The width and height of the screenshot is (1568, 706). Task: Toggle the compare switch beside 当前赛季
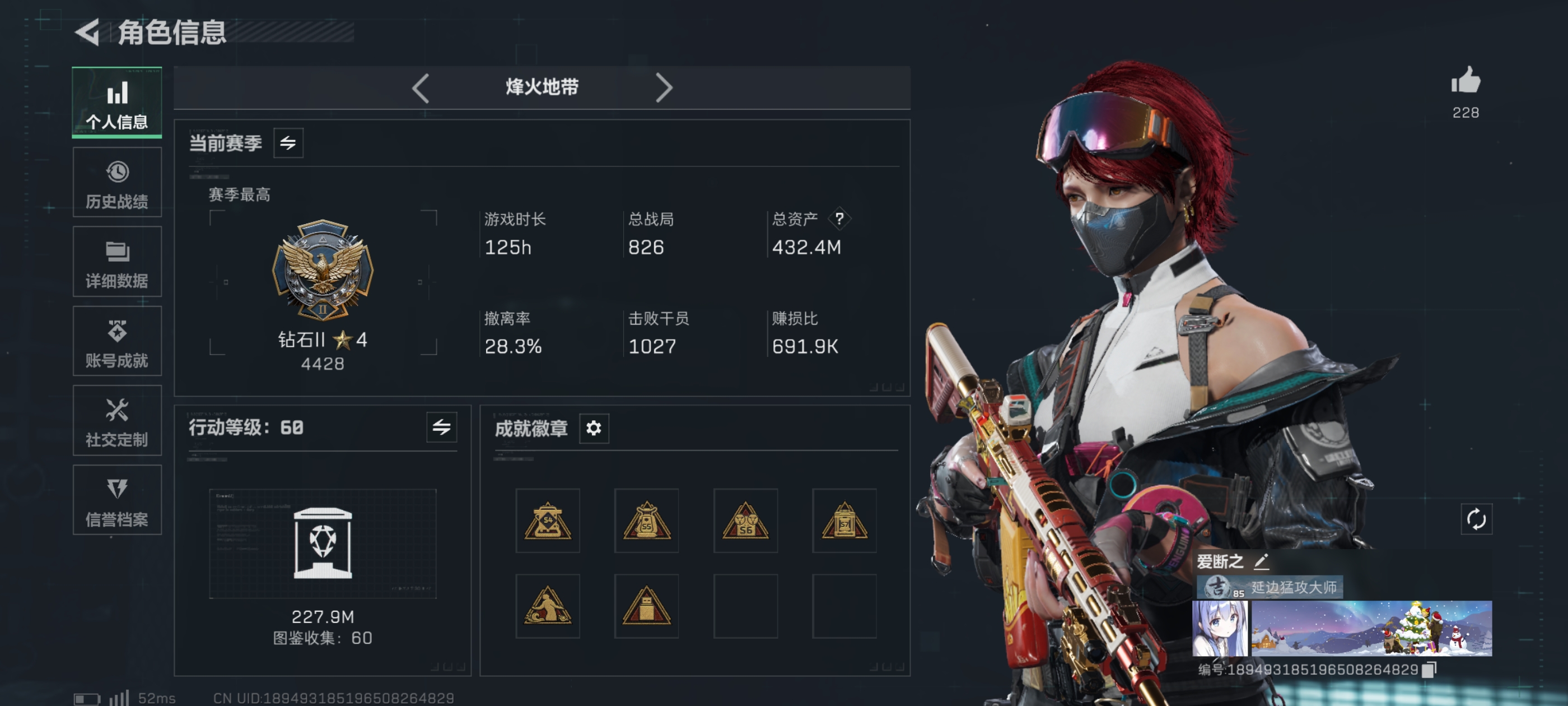(x=290, y=143)
